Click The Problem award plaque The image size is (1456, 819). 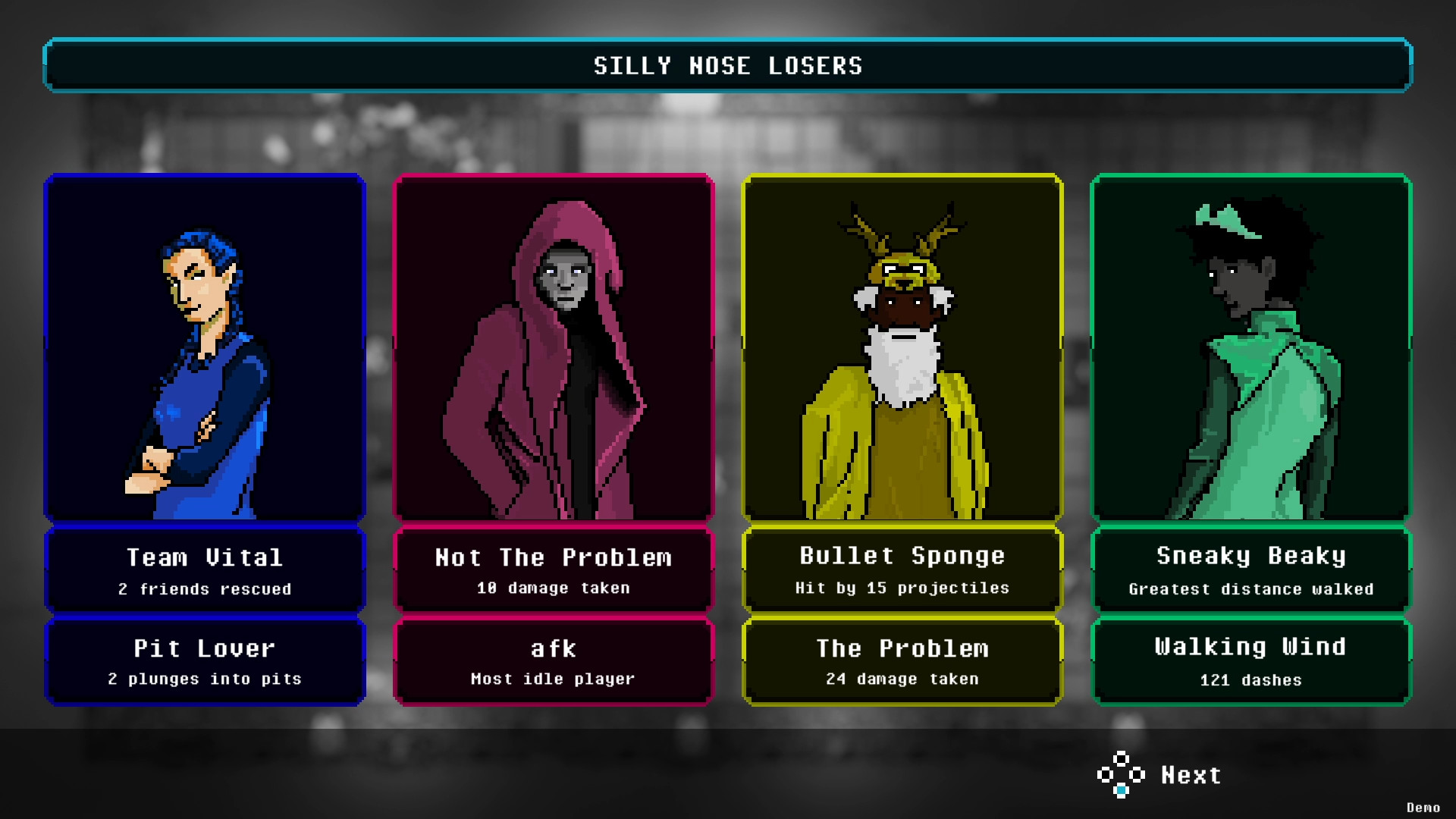pyautogui.click(x=902, y=661)
